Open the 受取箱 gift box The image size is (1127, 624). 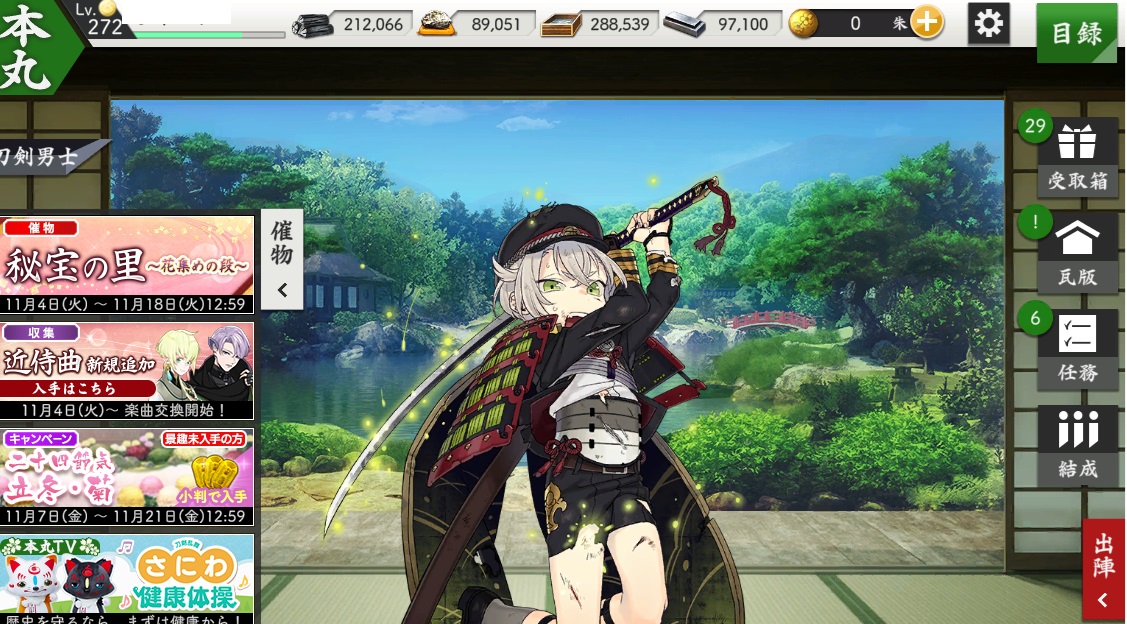point(1077,157)
